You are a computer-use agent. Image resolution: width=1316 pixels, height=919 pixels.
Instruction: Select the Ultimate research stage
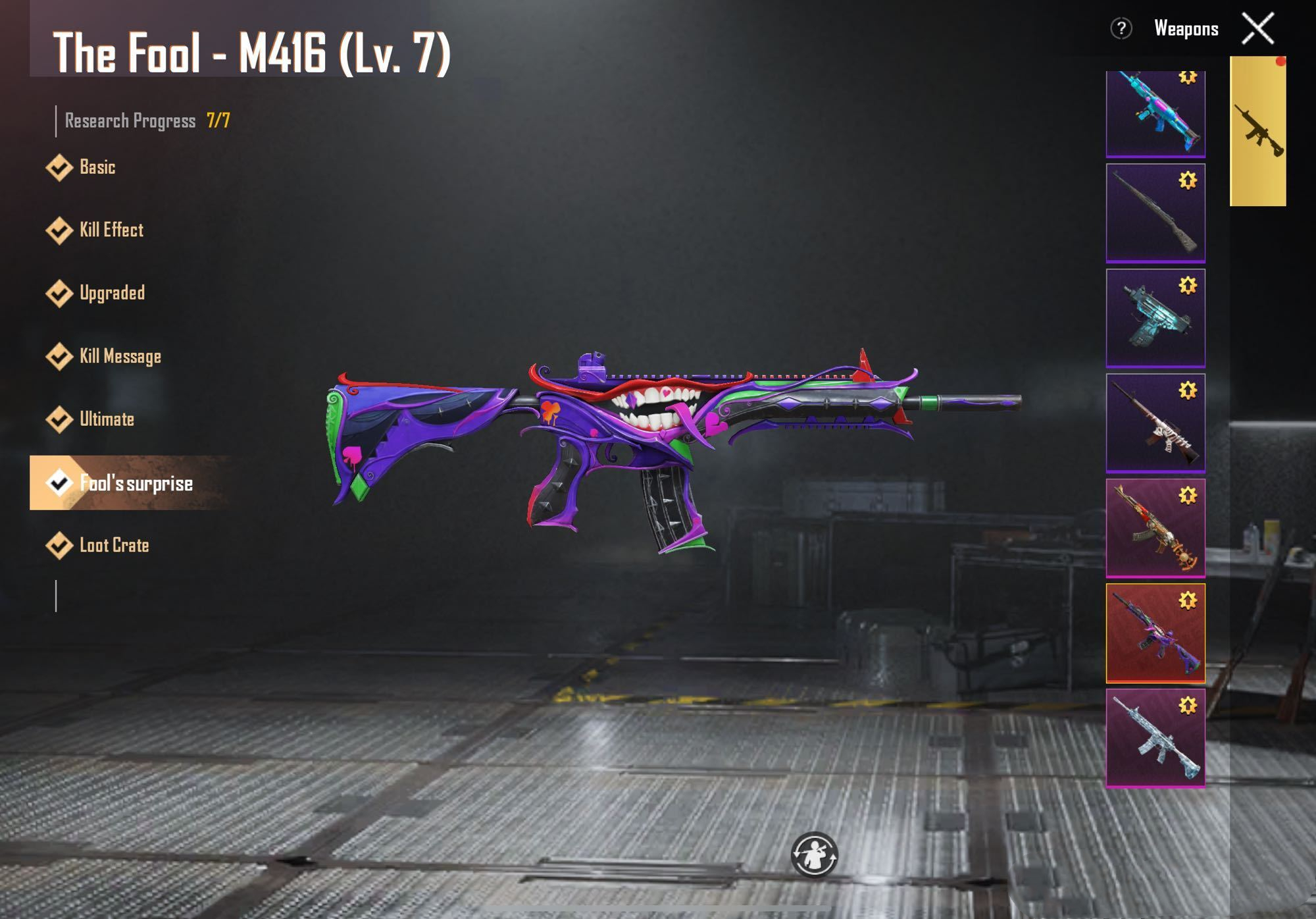point(106,419)
